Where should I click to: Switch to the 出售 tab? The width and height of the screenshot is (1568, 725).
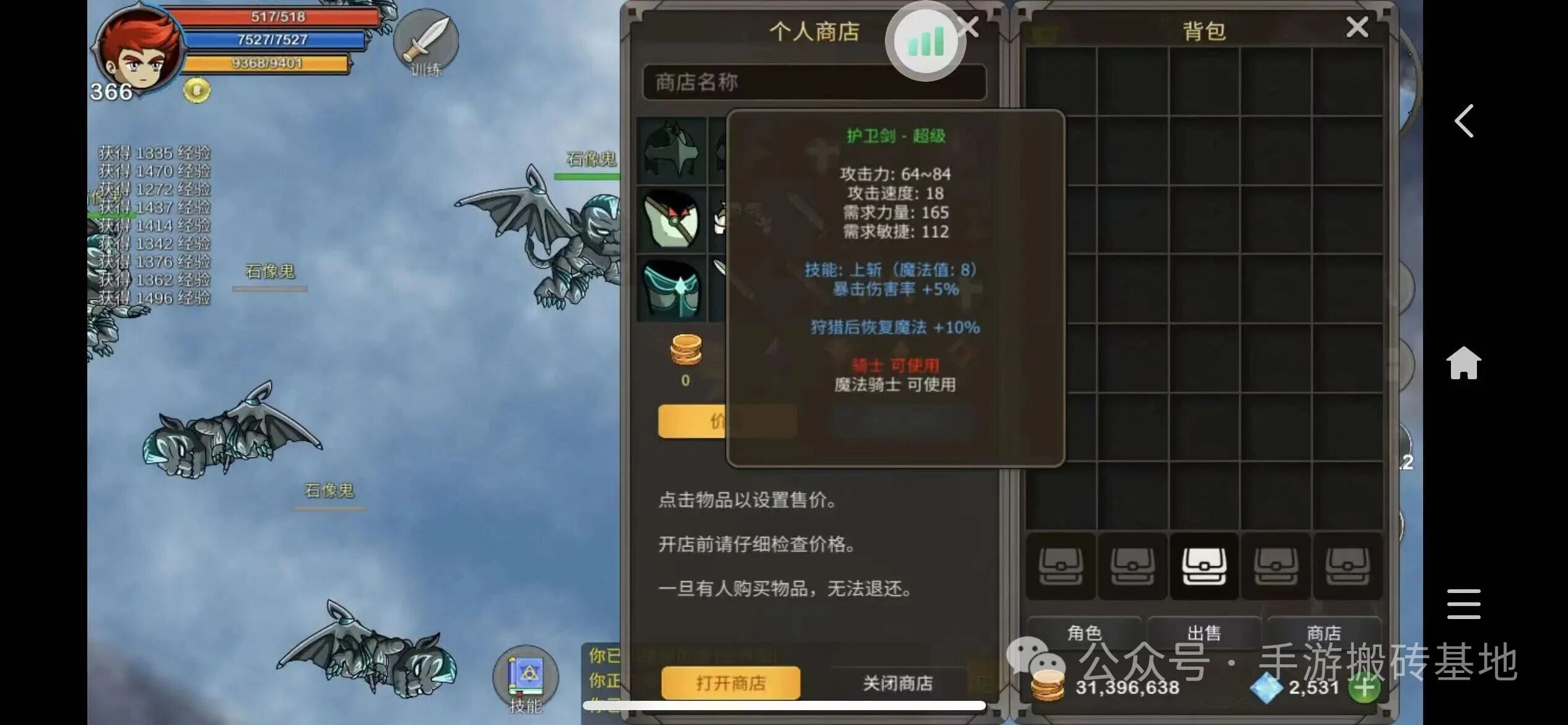coord(1204,633)
